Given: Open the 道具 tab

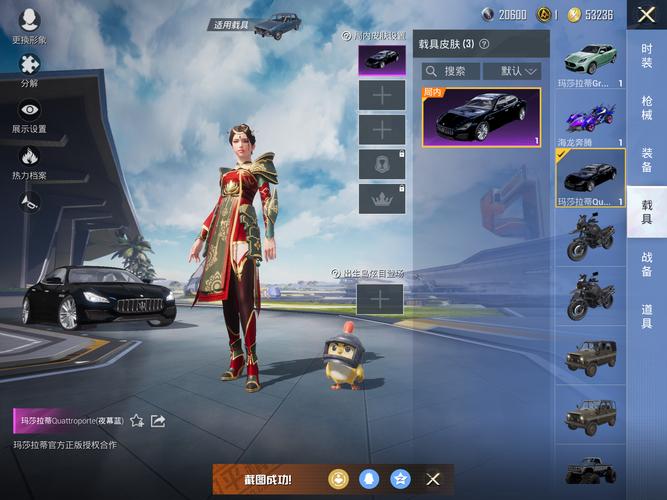Looking at the screenshot, I should click(647, 317).
